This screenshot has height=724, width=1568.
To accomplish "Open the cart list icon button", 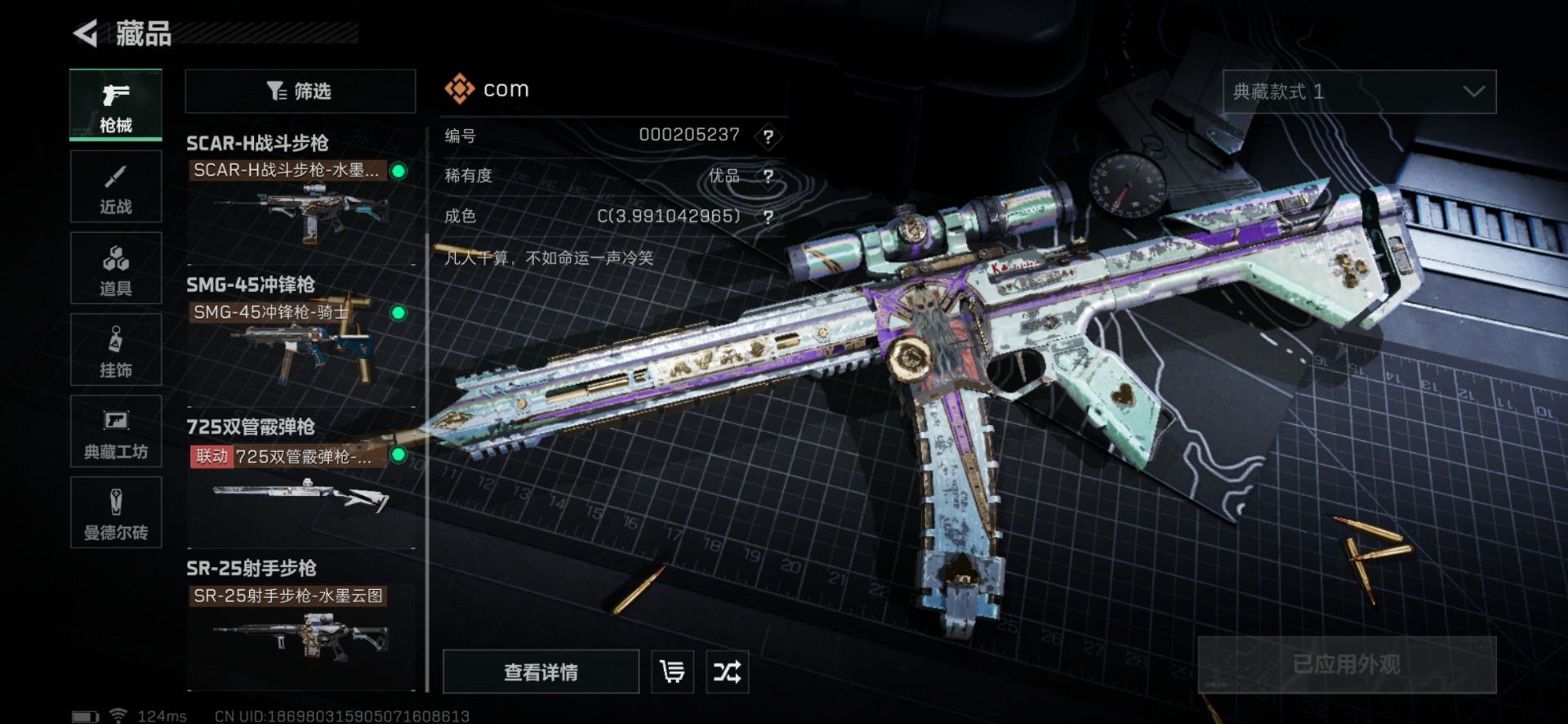I will (672, 672).
